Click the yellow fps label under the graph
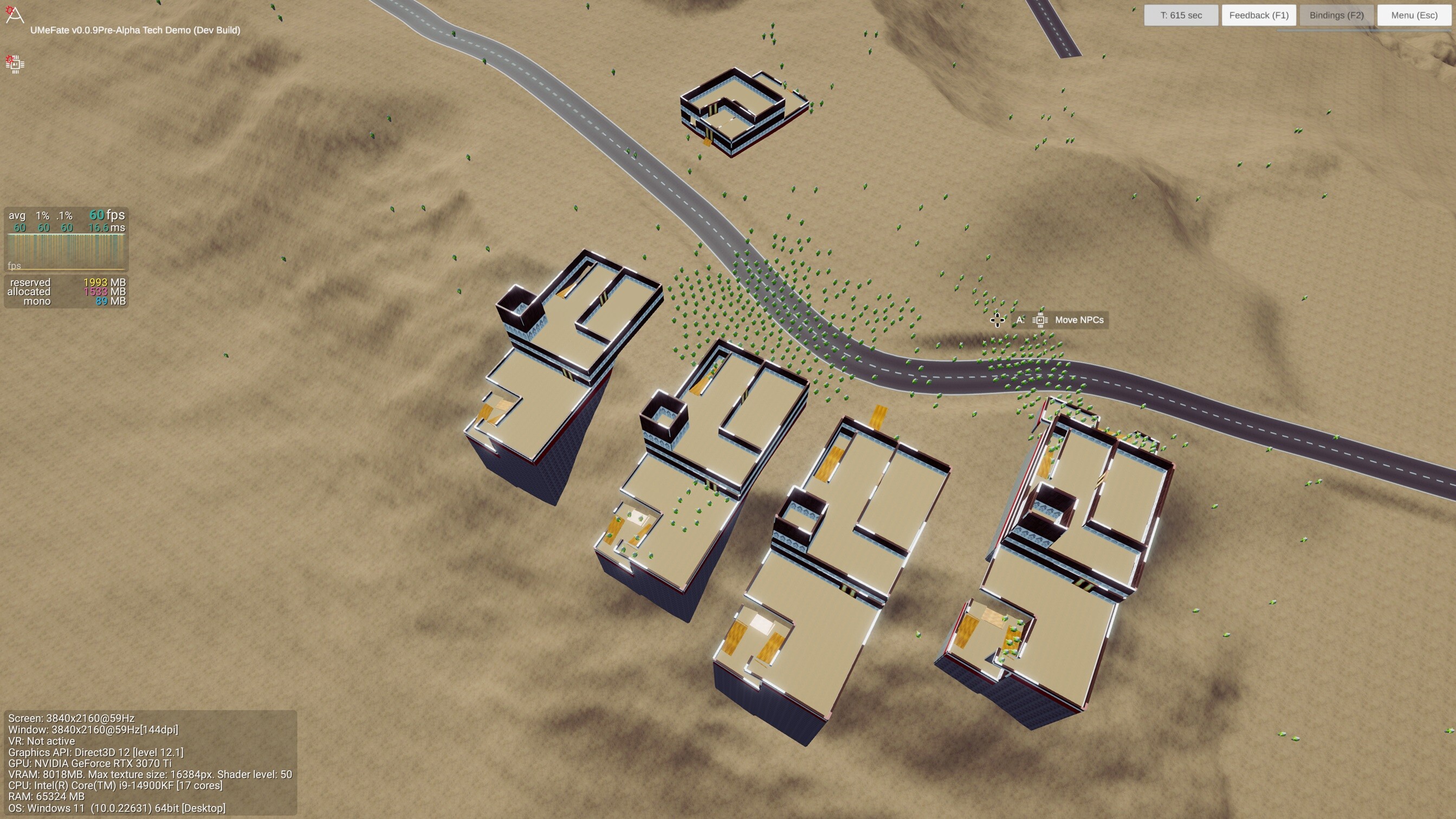 (14, 265)
